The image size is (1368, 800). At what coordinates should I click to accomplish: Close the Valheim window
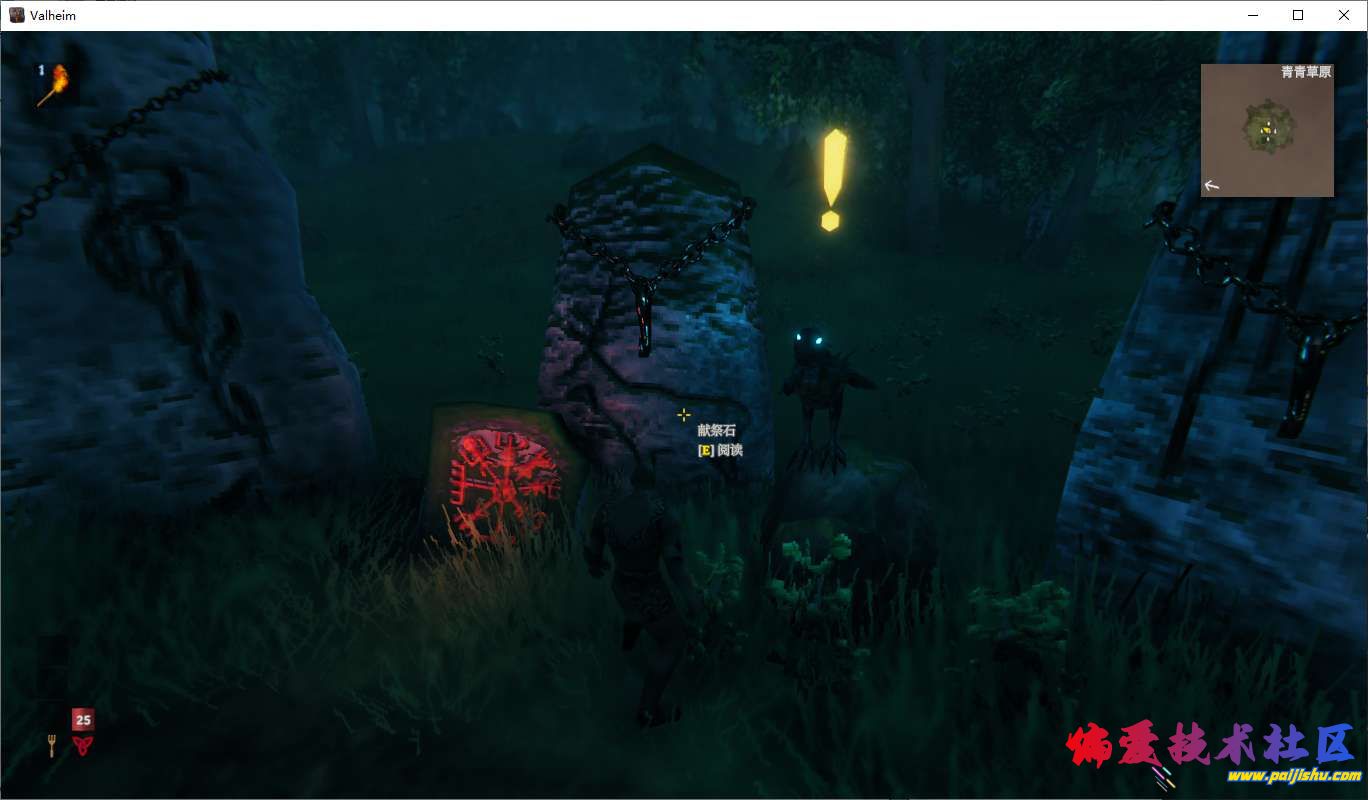click(1344, 15)
